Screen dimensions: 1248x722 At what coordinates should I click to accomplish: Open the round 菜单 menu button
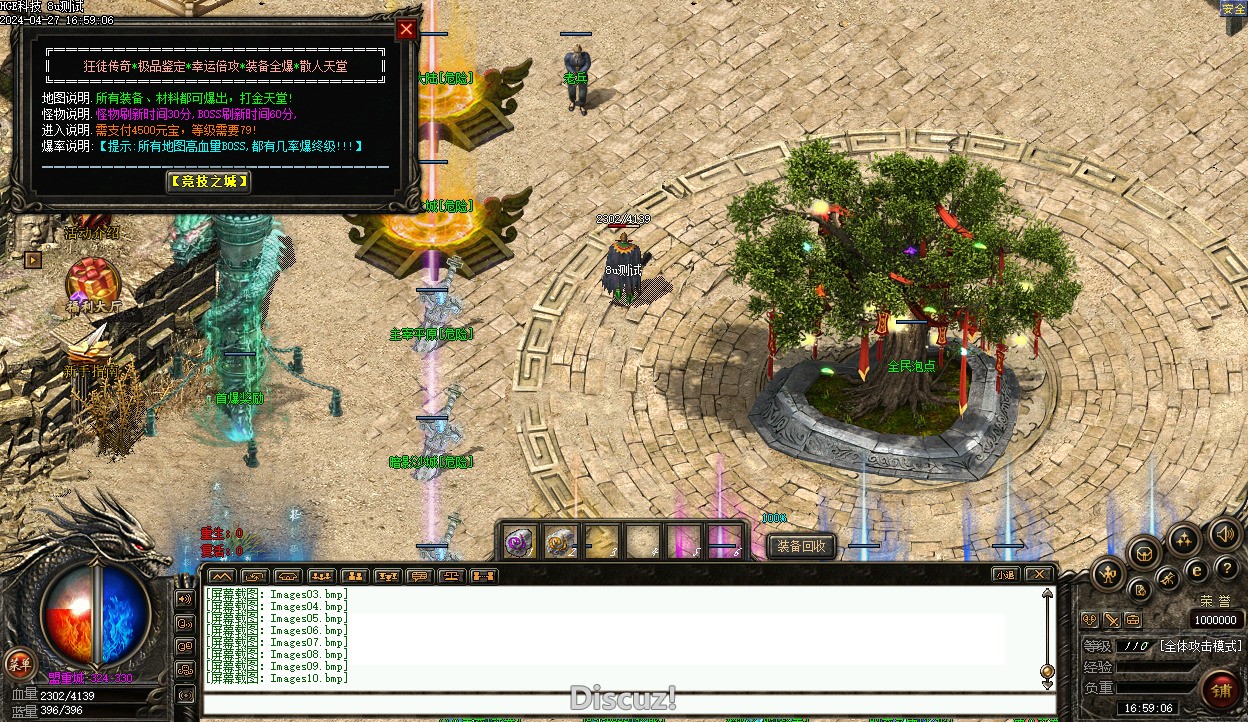[19, 663]
